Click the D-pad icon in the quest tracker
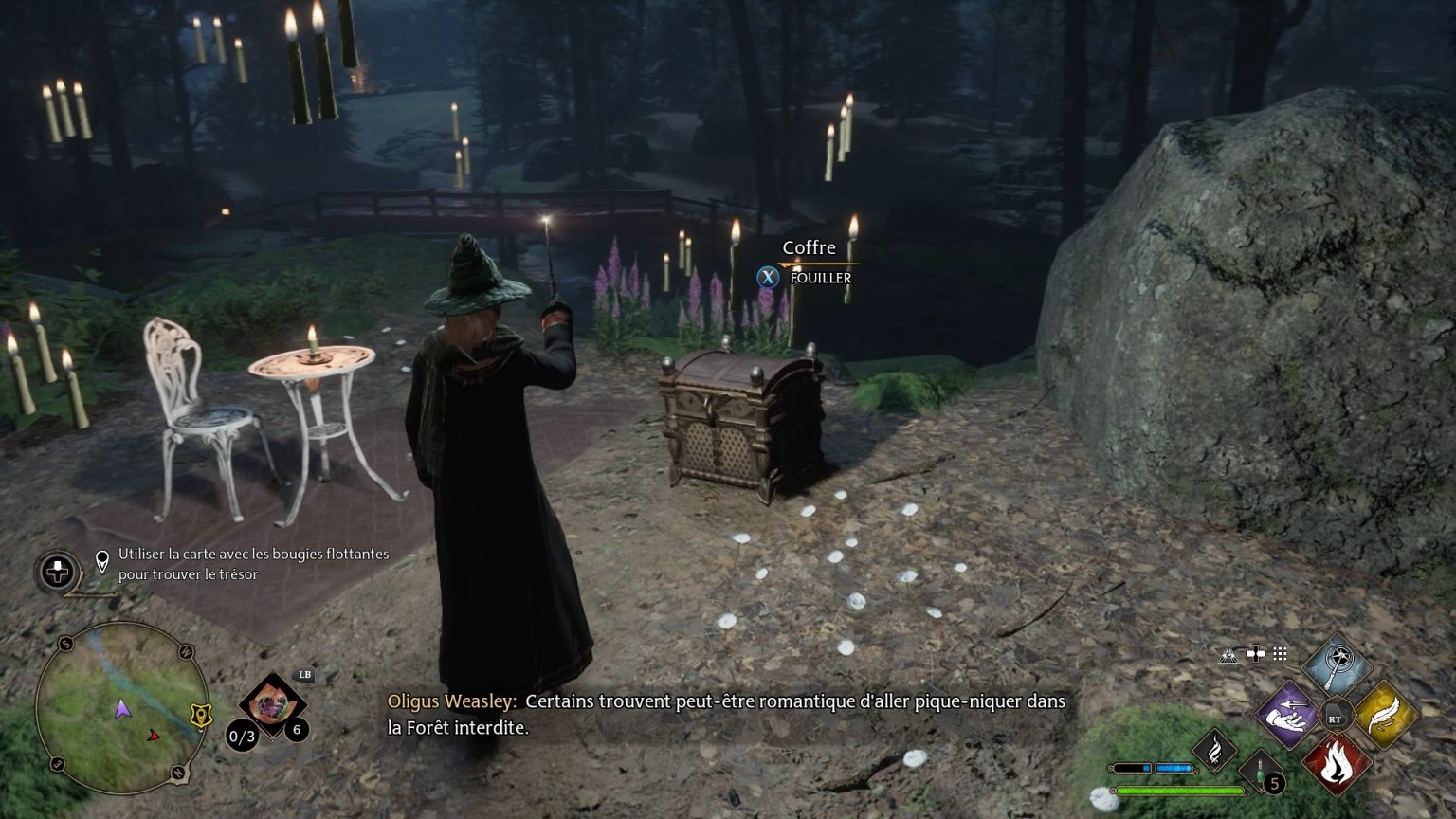Viewport: 1456px width, 819px height. (x=57, y=570)
